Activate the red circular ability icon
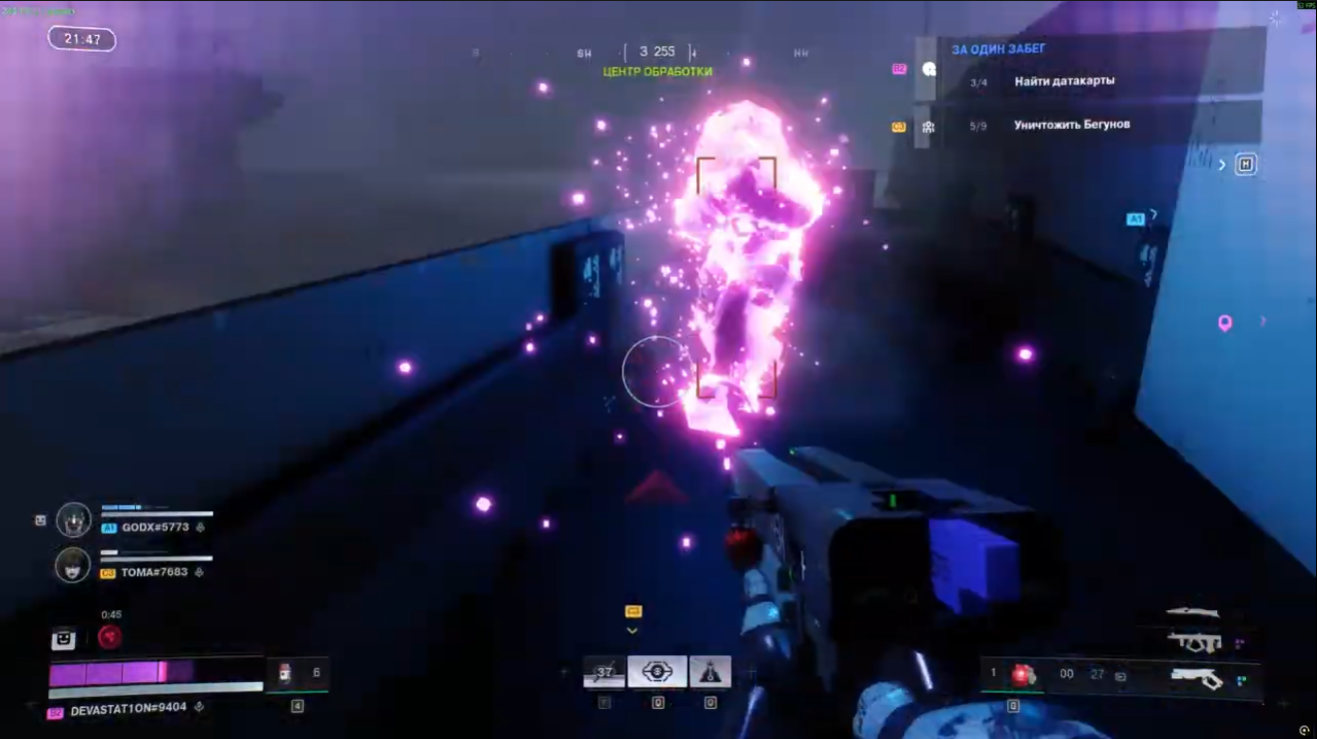This screenshot has width=1317, height=739. [x=110, y=637]
